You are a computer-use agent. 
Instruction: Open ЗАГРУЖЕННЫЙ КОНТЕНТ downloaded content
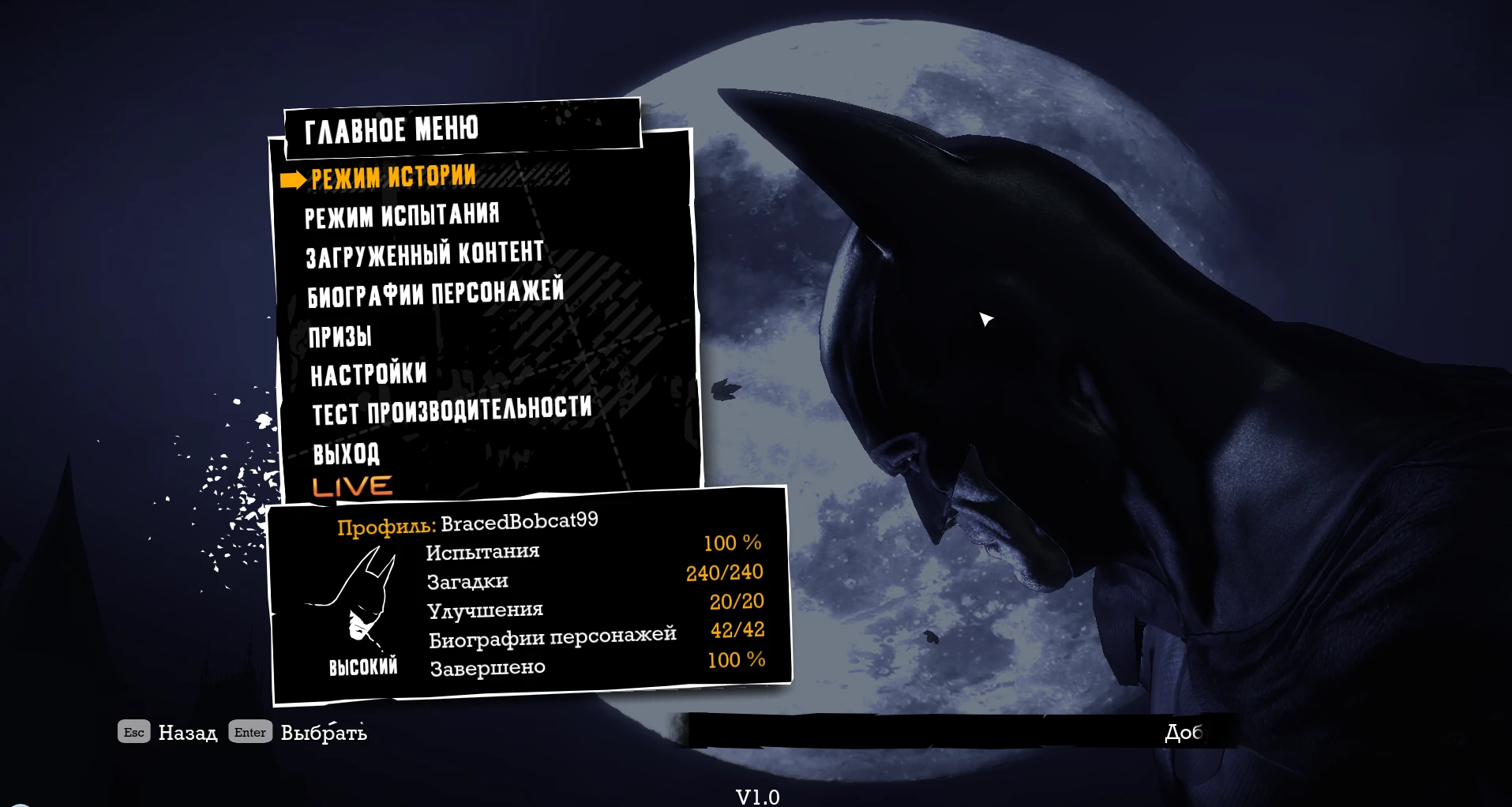point(424,252)
